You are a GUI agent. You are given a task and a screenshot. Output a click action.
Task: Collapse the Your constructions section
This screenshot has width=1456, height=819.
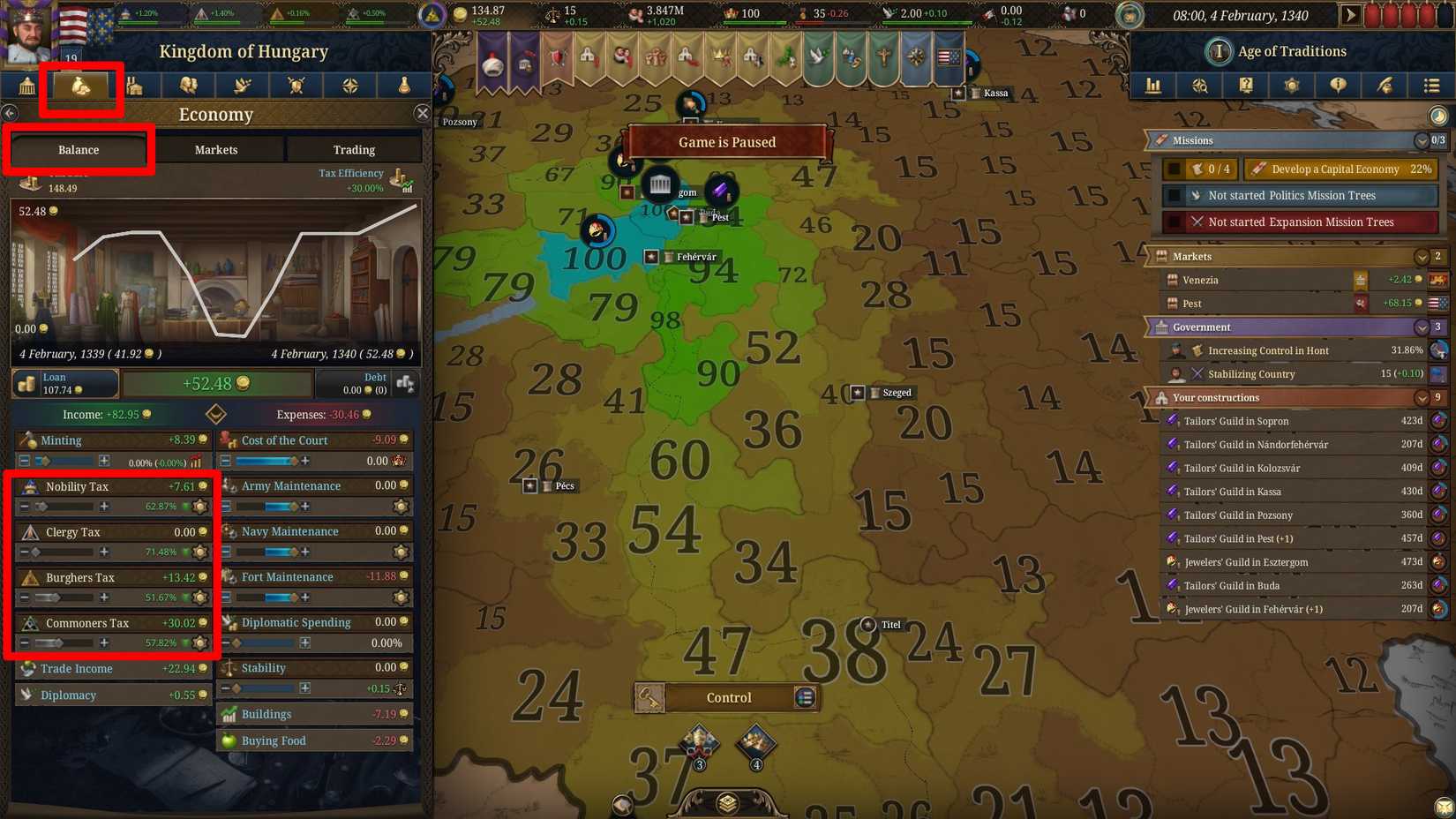pos(1422,397)
